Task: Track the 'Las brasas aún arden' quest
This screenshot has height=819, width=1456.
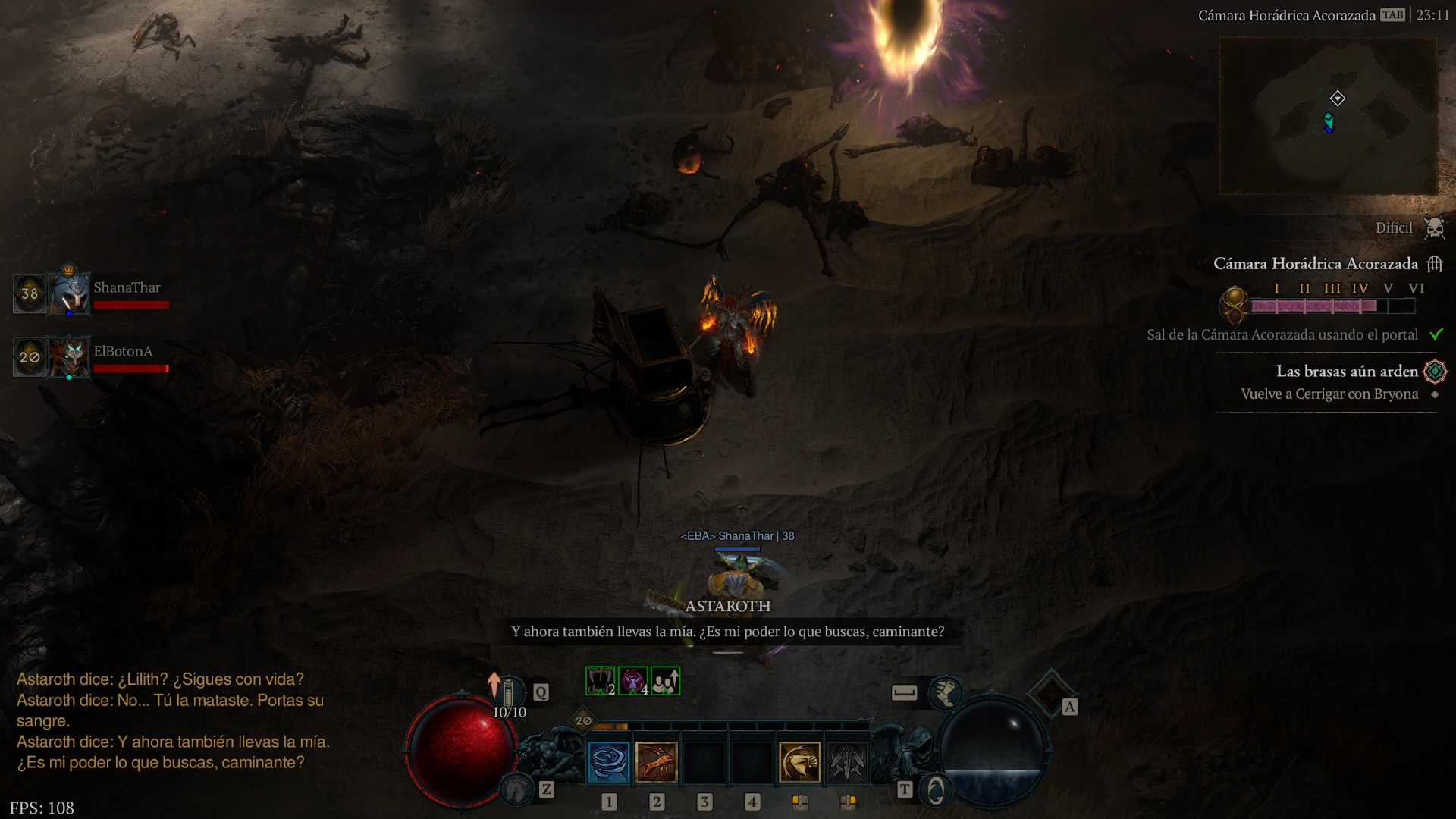Action: pyautogui.click(x=1346, y=372)
